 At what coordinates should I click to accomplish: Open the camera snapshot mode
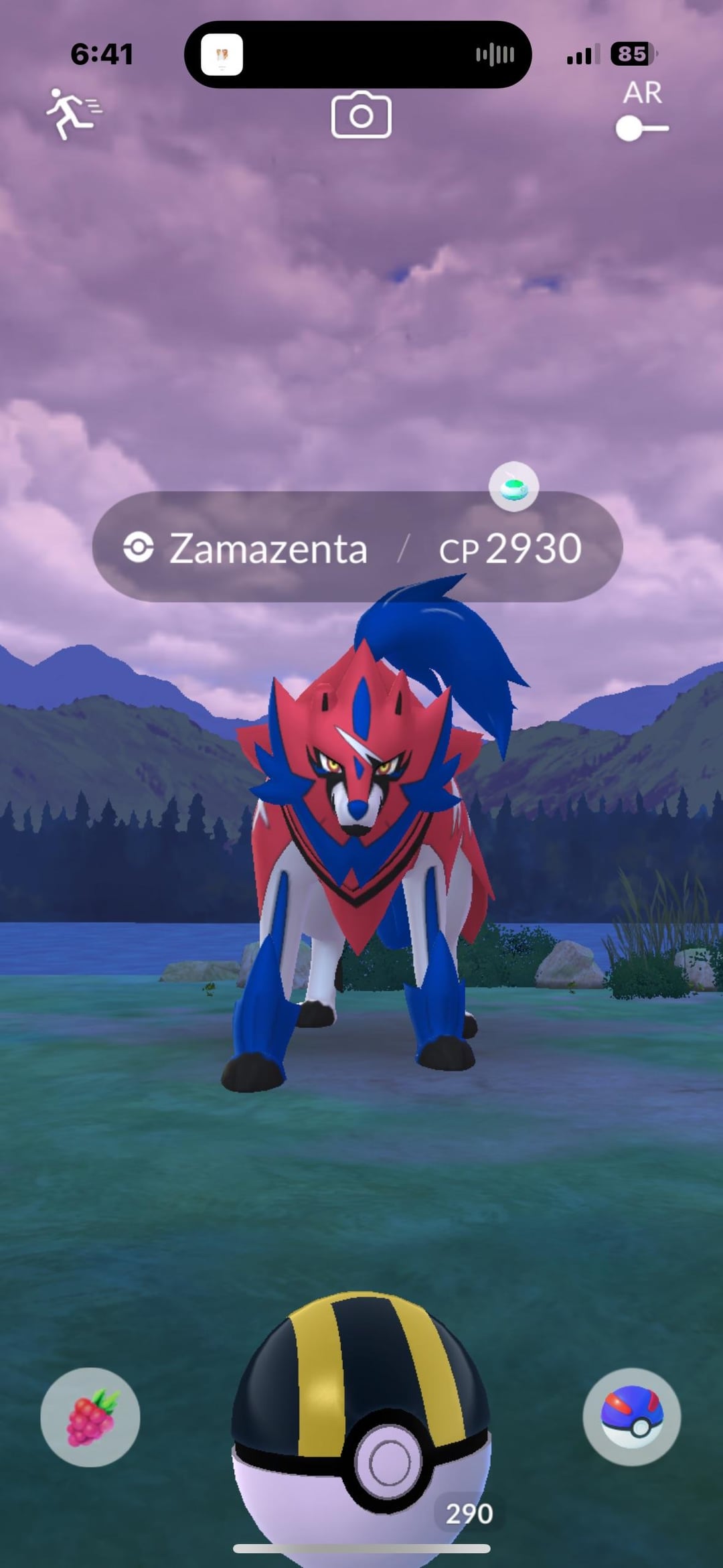361,115
